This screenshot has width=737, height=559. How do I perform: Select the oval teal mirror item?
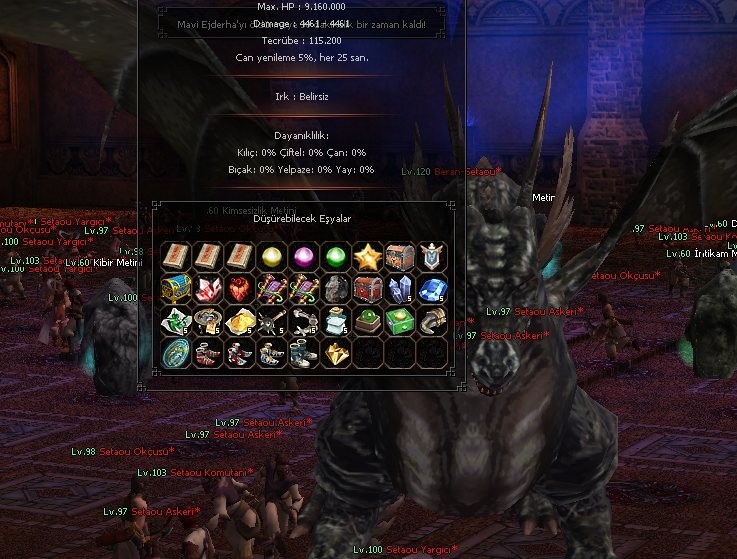tap(176, 352)
